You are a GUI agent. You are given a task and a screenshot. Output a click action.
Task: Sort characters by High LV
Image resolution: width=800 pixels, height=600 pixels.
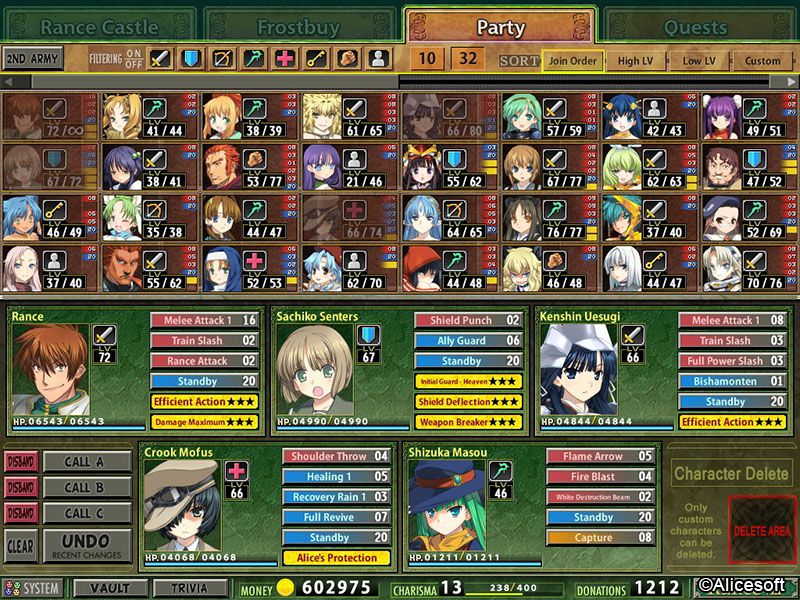point(635,61)
